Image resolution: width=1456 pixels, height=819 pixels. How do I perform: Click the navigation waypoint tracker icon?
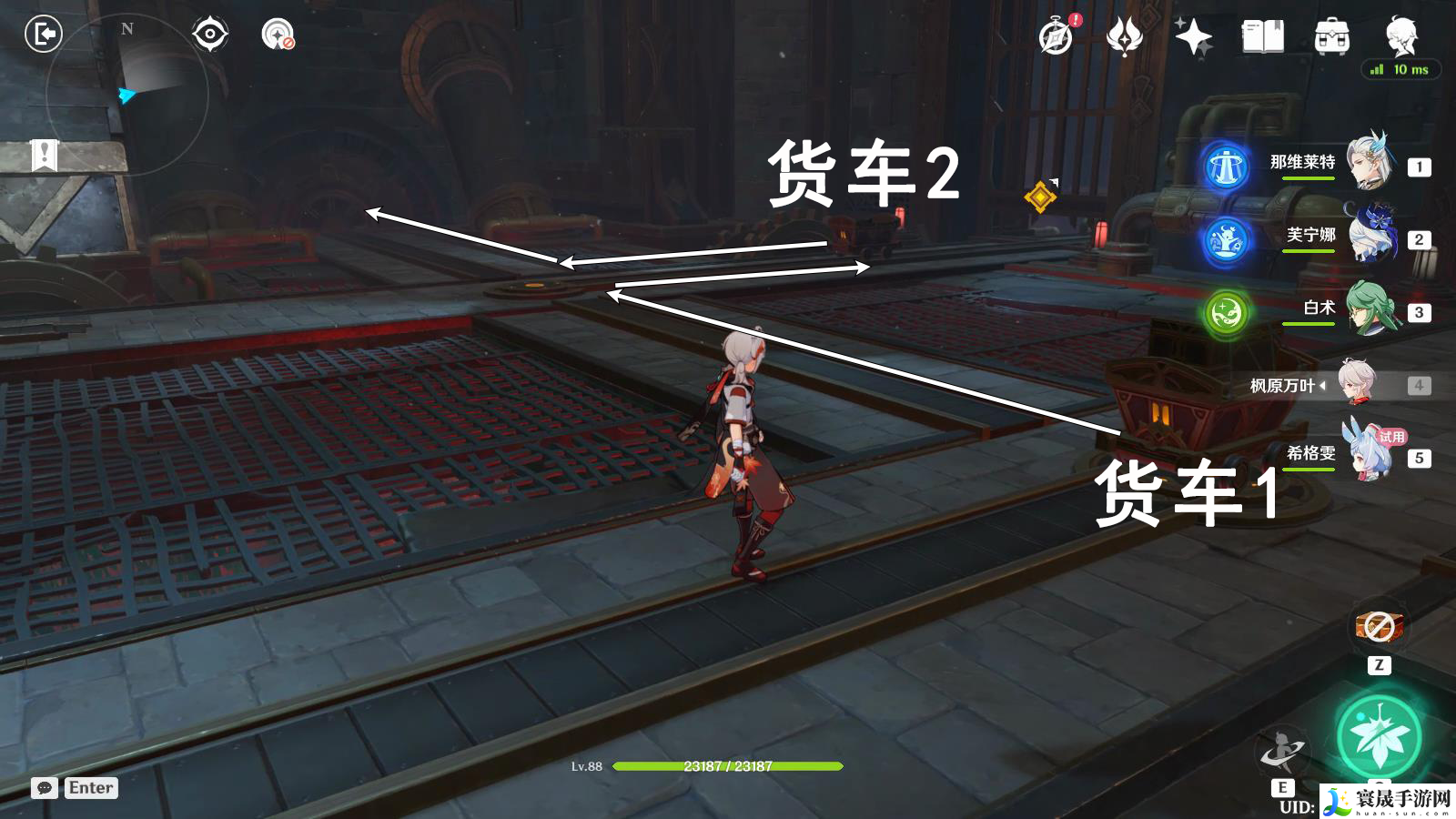coord(210,35)
